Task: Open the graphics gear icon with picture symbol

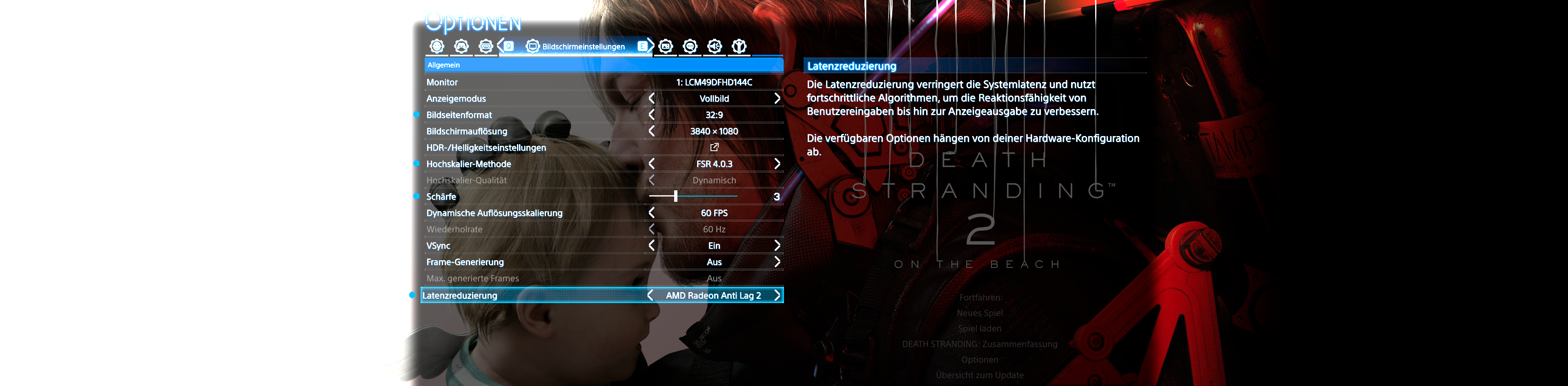Action: click(666, 46)
